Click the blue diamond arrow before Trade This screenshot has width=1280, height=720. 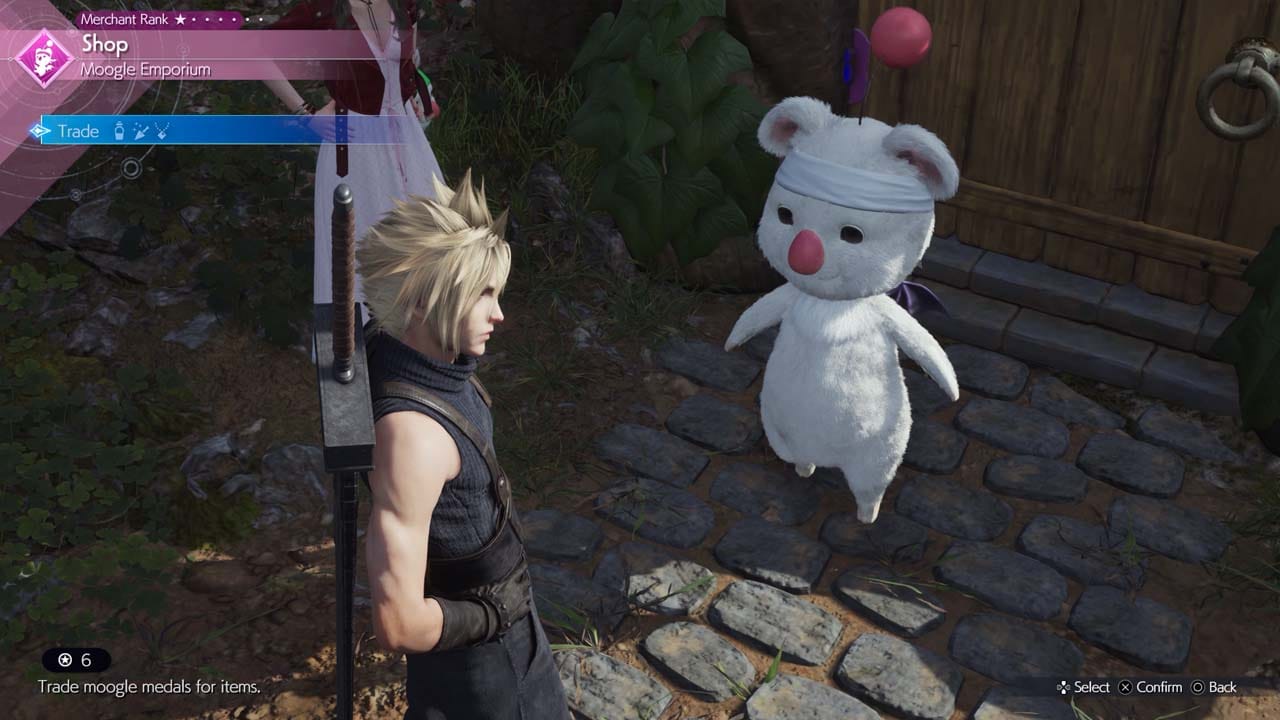pos(39,130)
